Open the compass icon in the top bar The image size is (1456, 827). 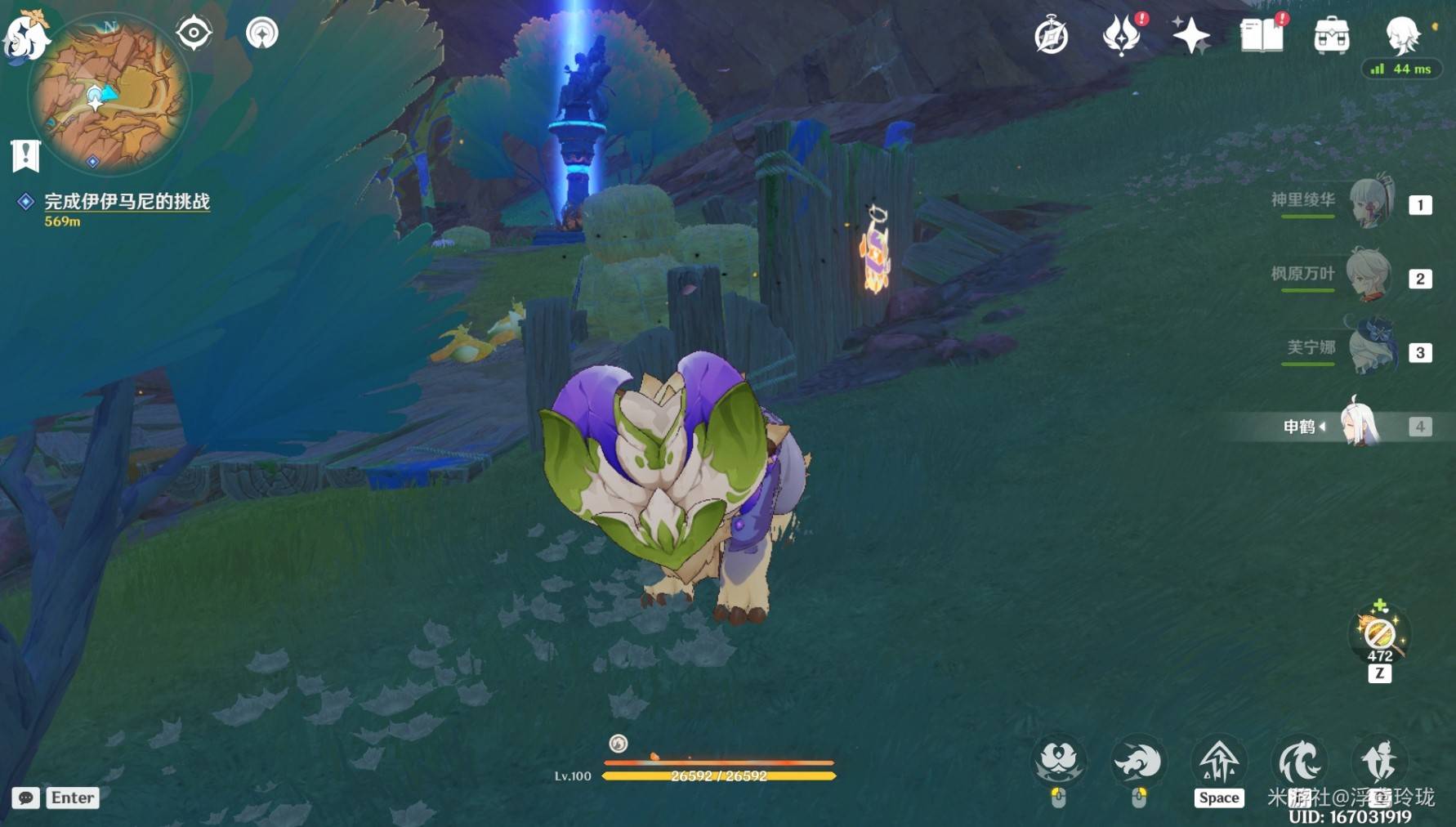[1051, 36]
